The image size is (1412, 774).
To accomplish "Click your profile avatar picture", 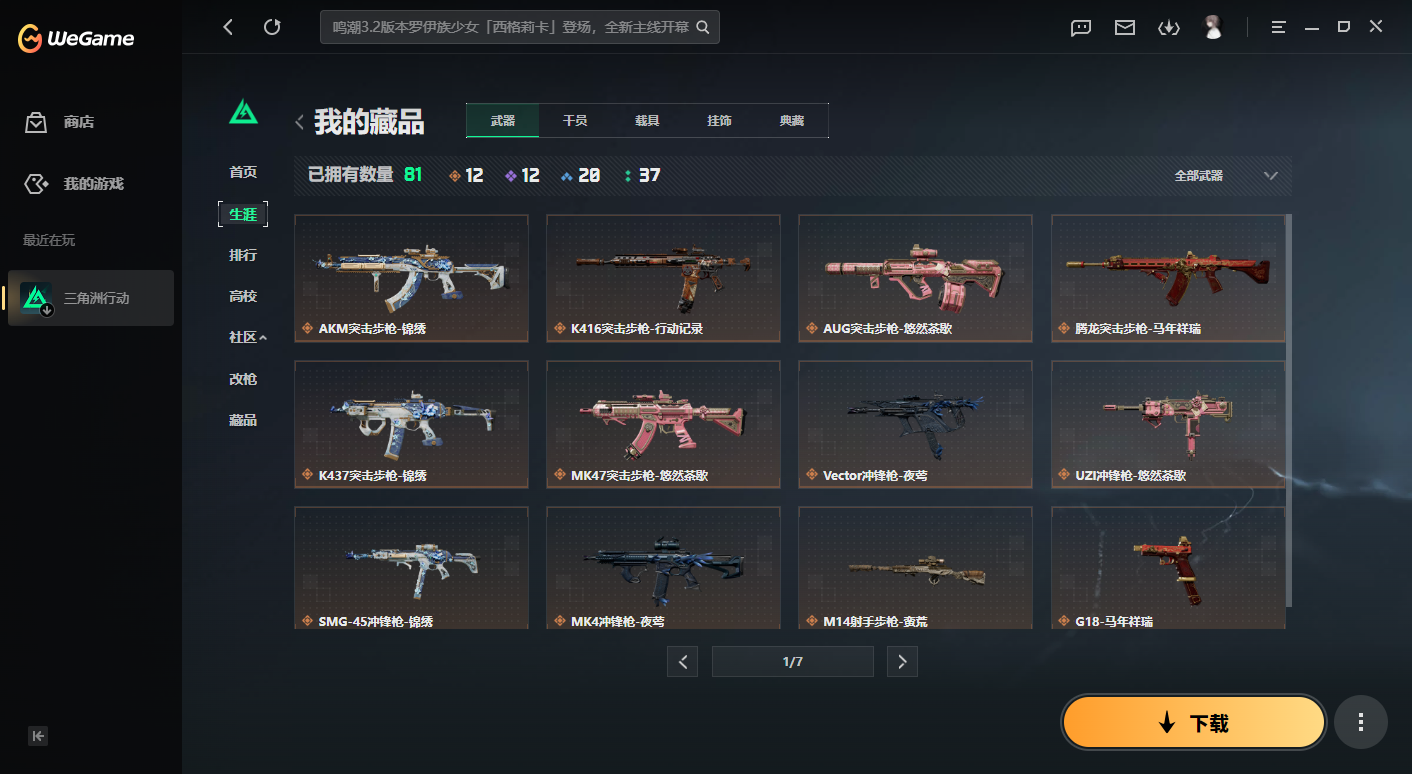I will tap(1213, 27).
